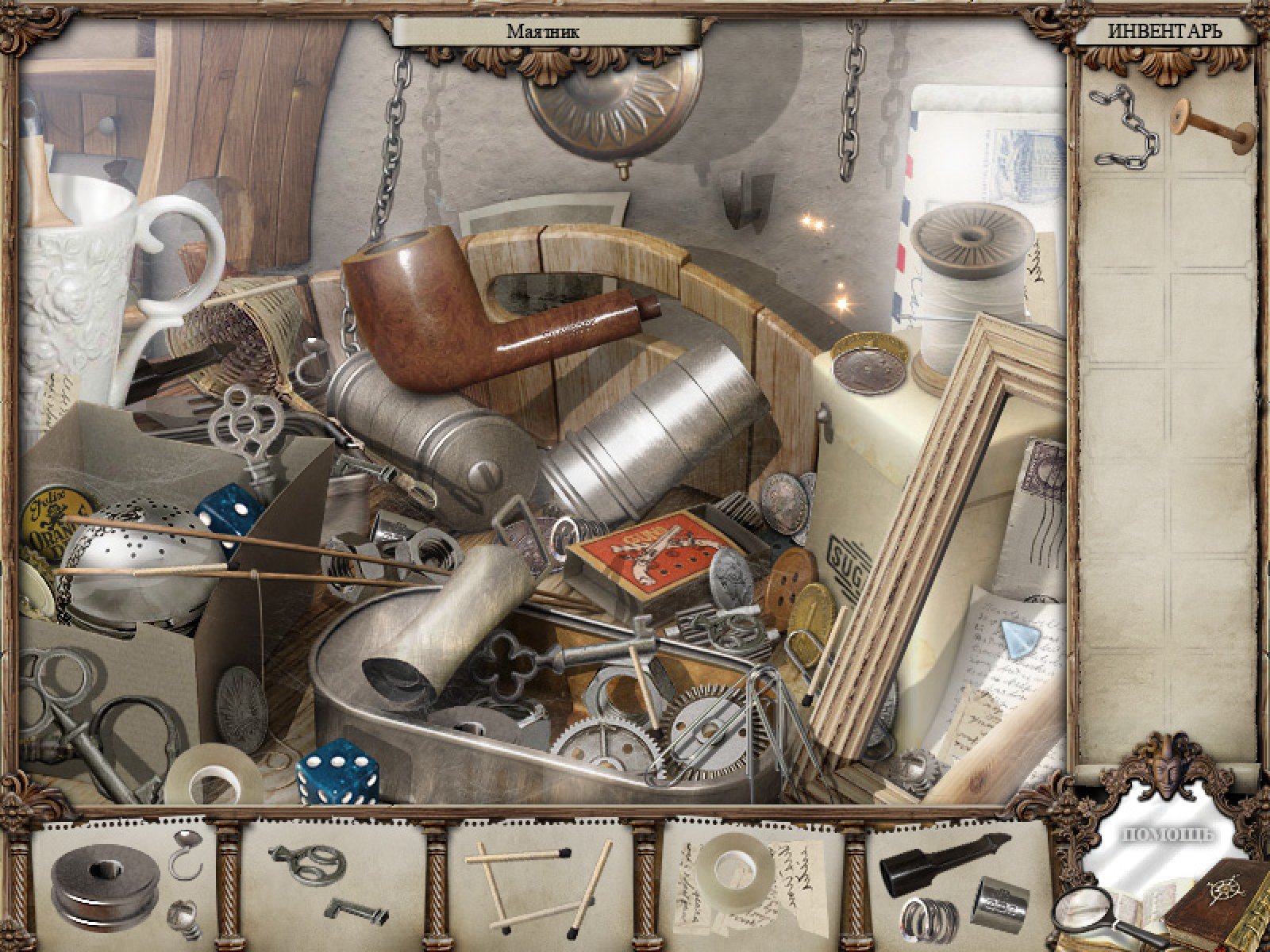Click the ИНВЕНТАРЬ inventory header
The height and width of the screenshot is (952, 1270).
1164,32
